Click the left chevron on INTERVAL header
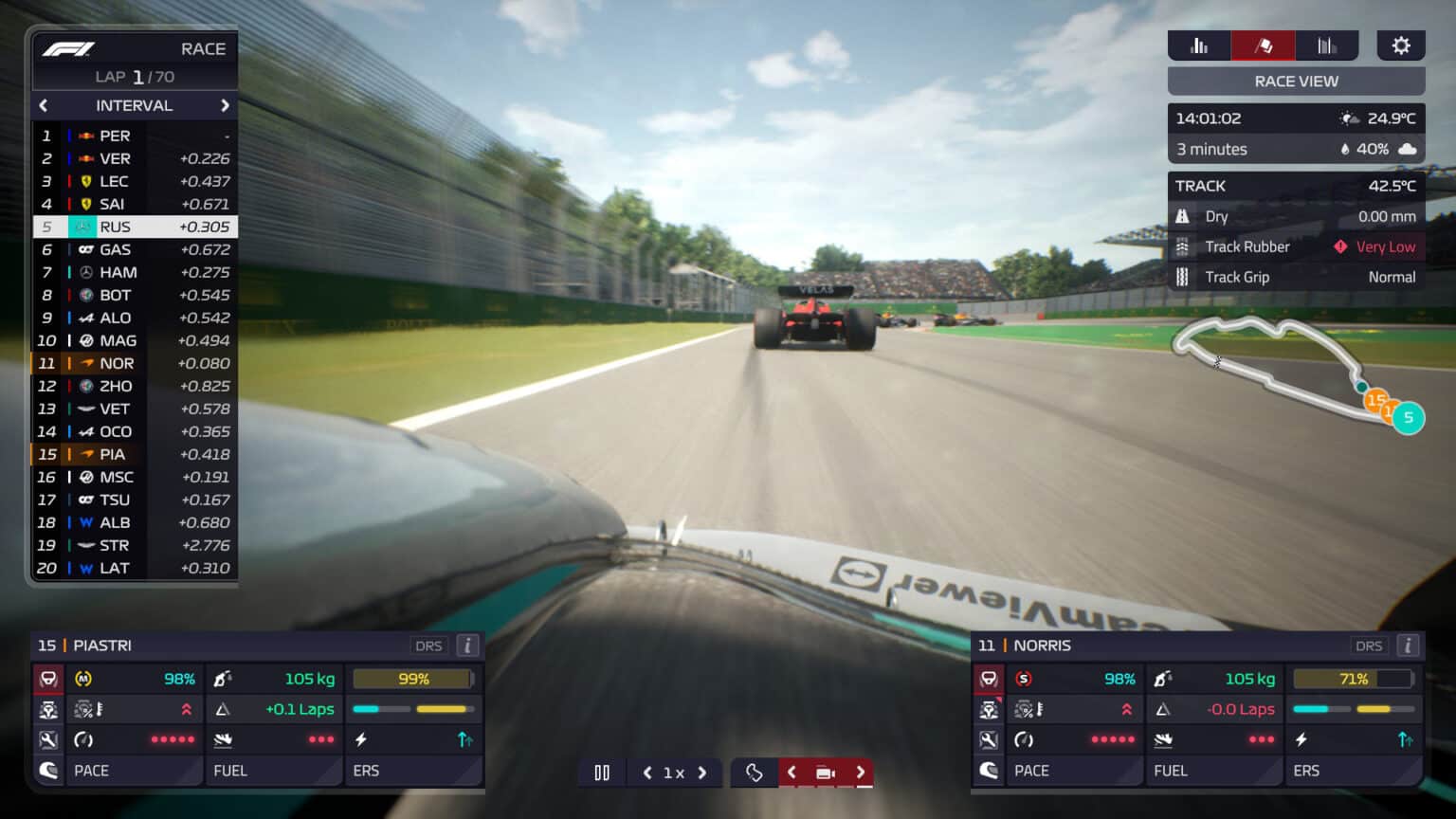This screenshot has height=819, width=1456. click(44, 105)
